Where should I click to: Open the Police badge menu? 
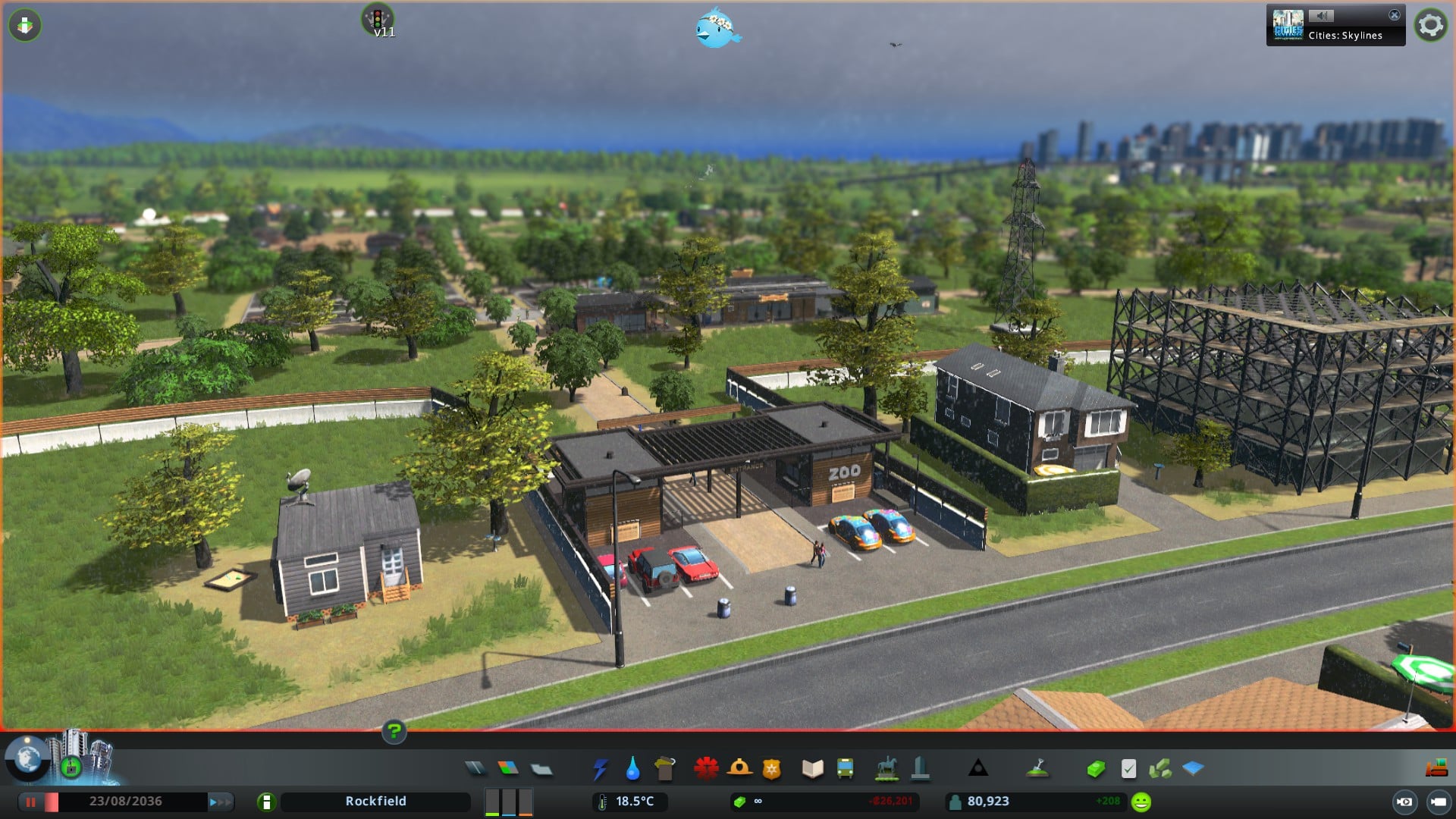771,769
